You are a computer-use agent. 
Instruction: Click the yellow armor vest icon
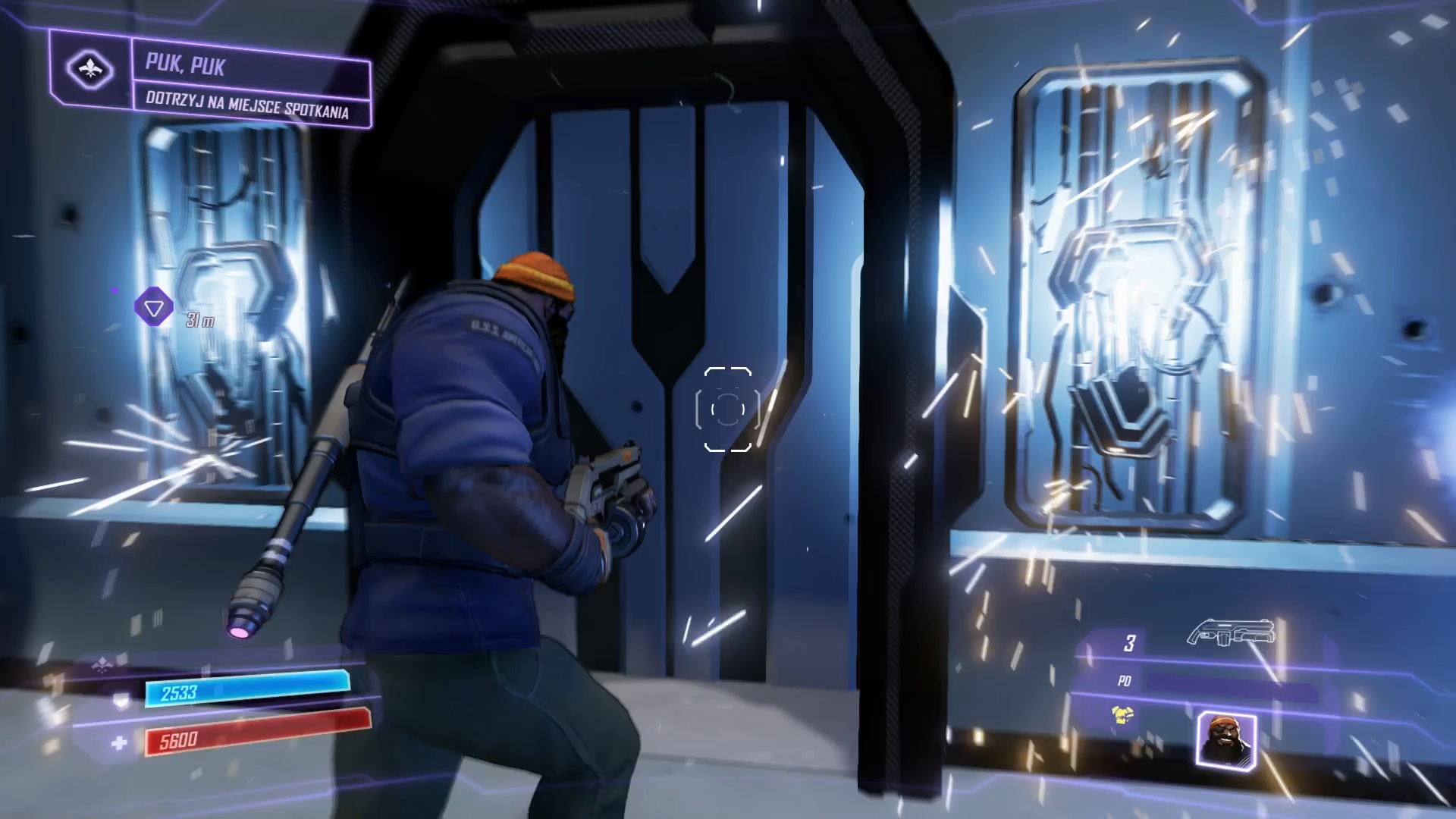[1123, 715]
